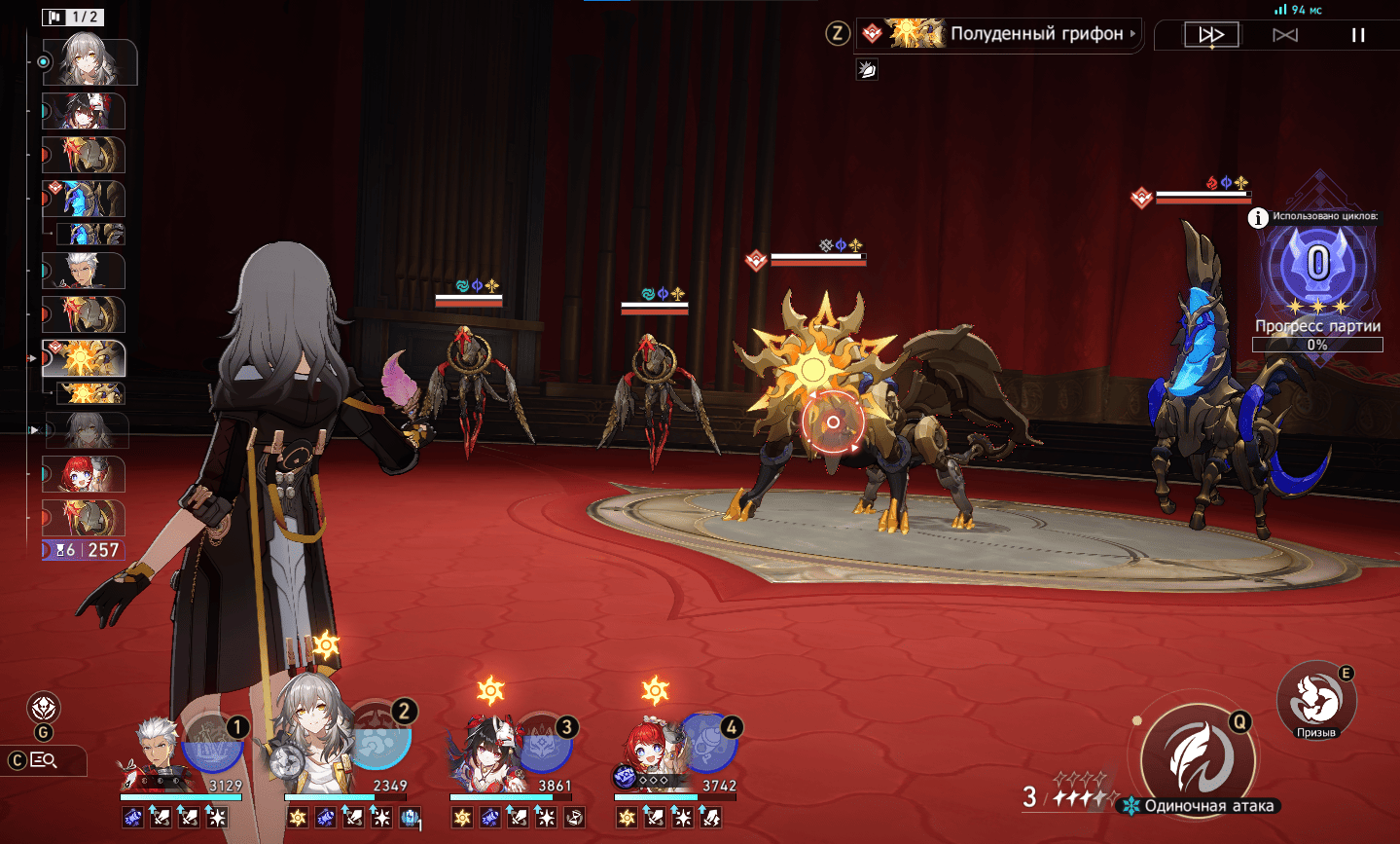Screen dimensions: 1400x844
Task: Select the top portrait in the turn order
Action: [x=90, y=62]
